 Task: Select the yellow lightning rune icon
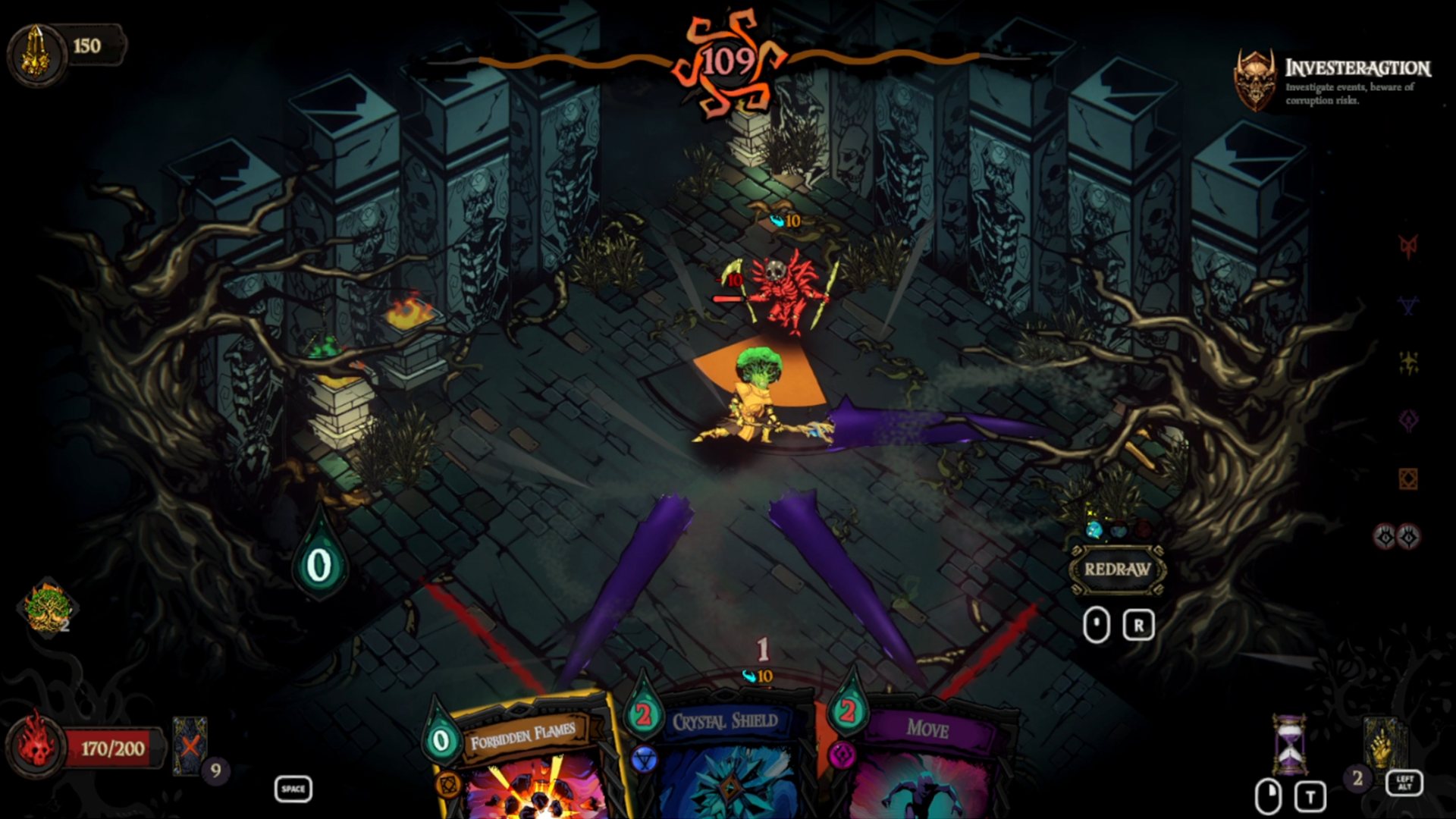pyautogui.click(x=1408, y=363)
